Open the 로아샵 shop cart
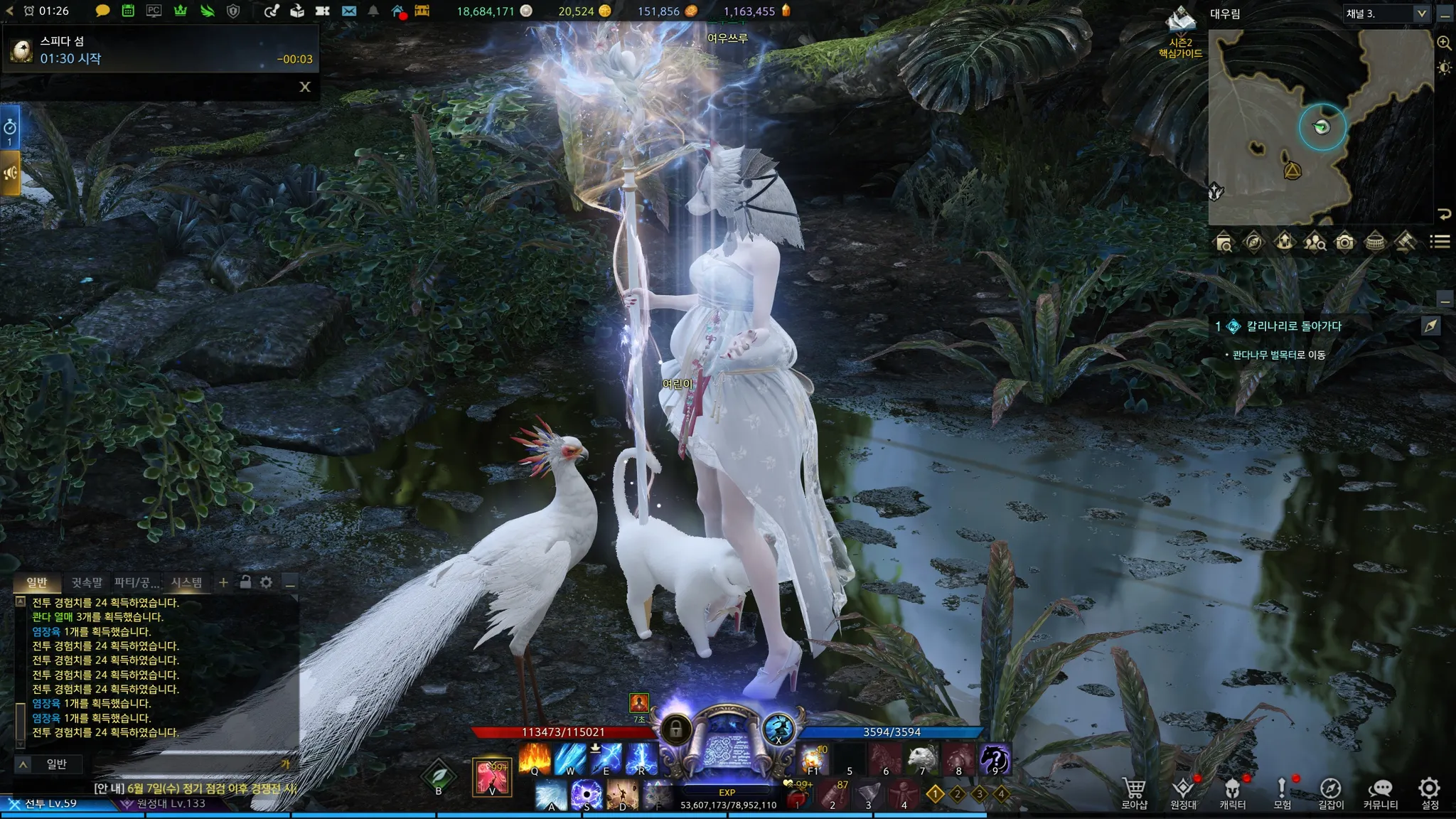 click(1134, 791)
